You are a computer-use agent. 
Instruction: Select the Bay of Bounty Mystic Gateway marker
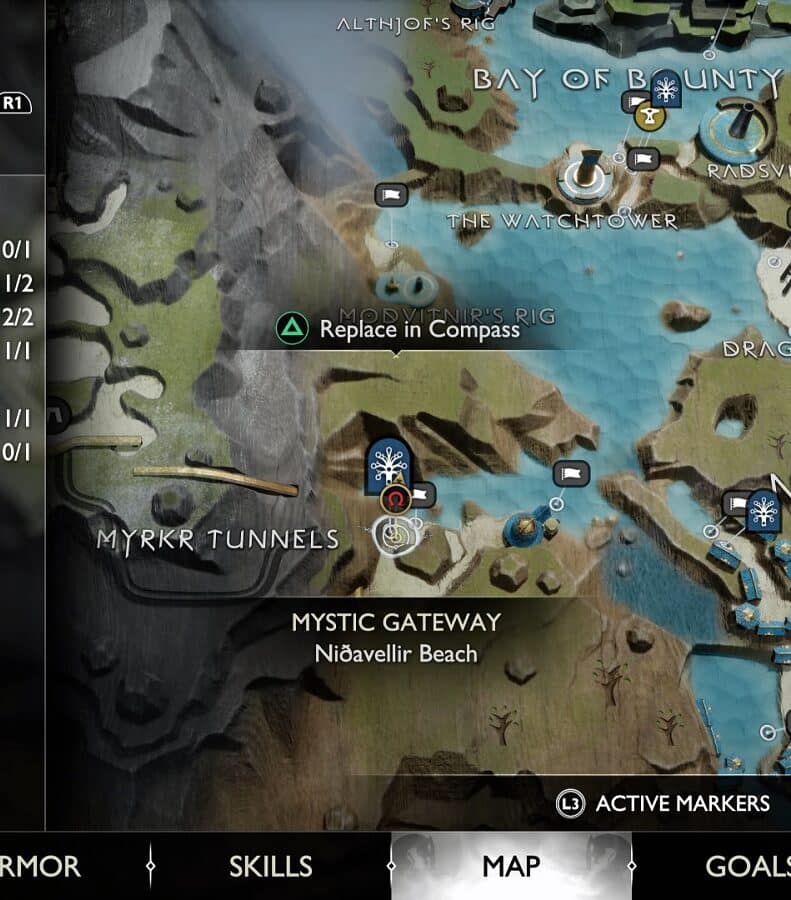pyautogui.click(x=663, y=90)
